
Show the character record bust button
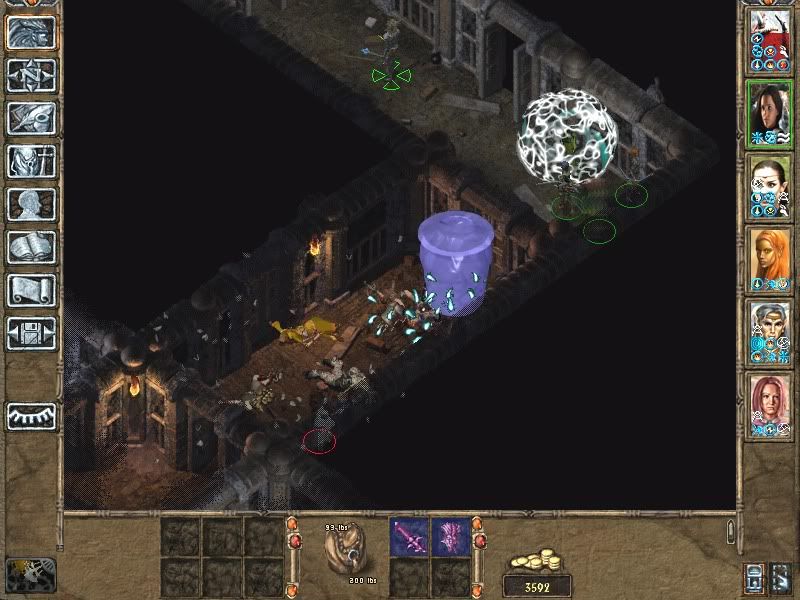click(x=30, y=204)
